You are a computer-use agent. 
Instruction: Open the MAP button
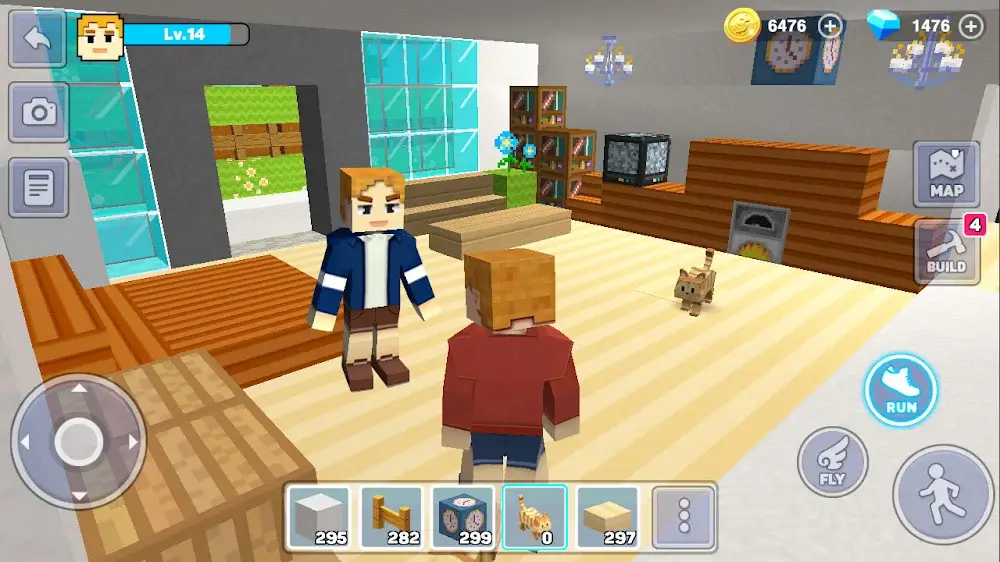pos(946,175)
